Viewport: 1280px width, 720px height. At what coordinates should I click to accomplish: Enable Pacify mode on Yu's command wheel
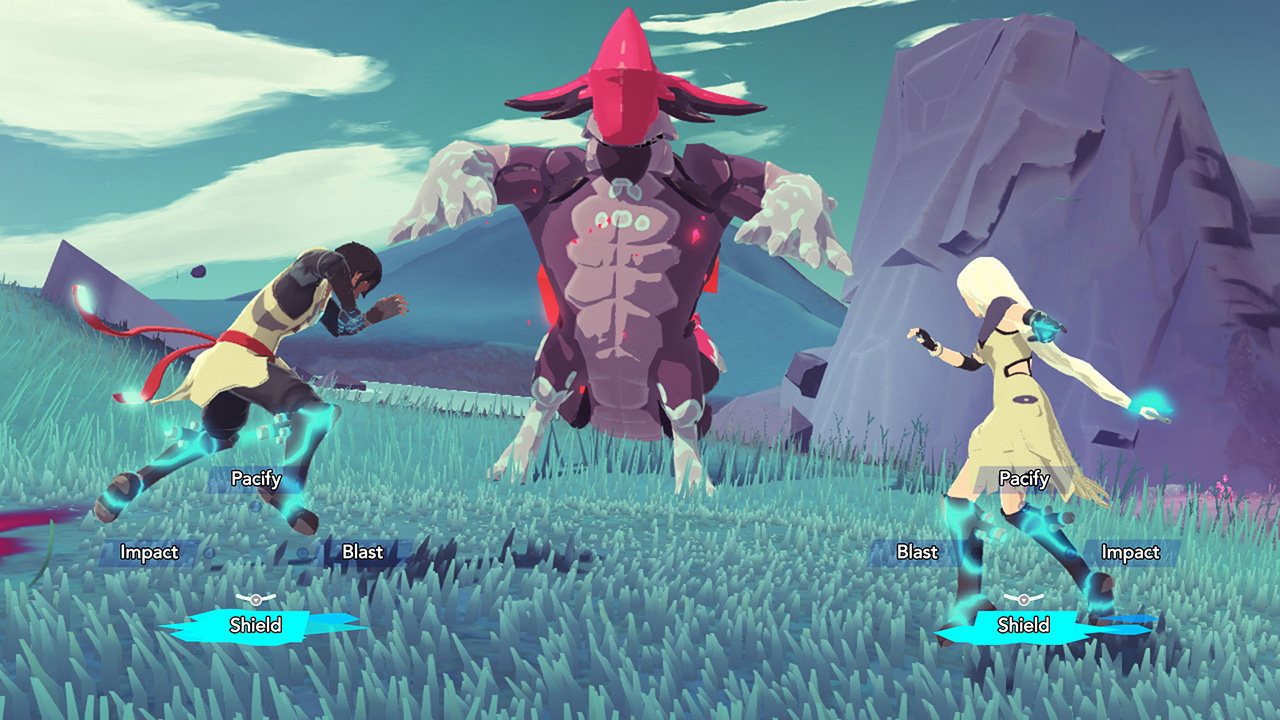pos(1023,478)
